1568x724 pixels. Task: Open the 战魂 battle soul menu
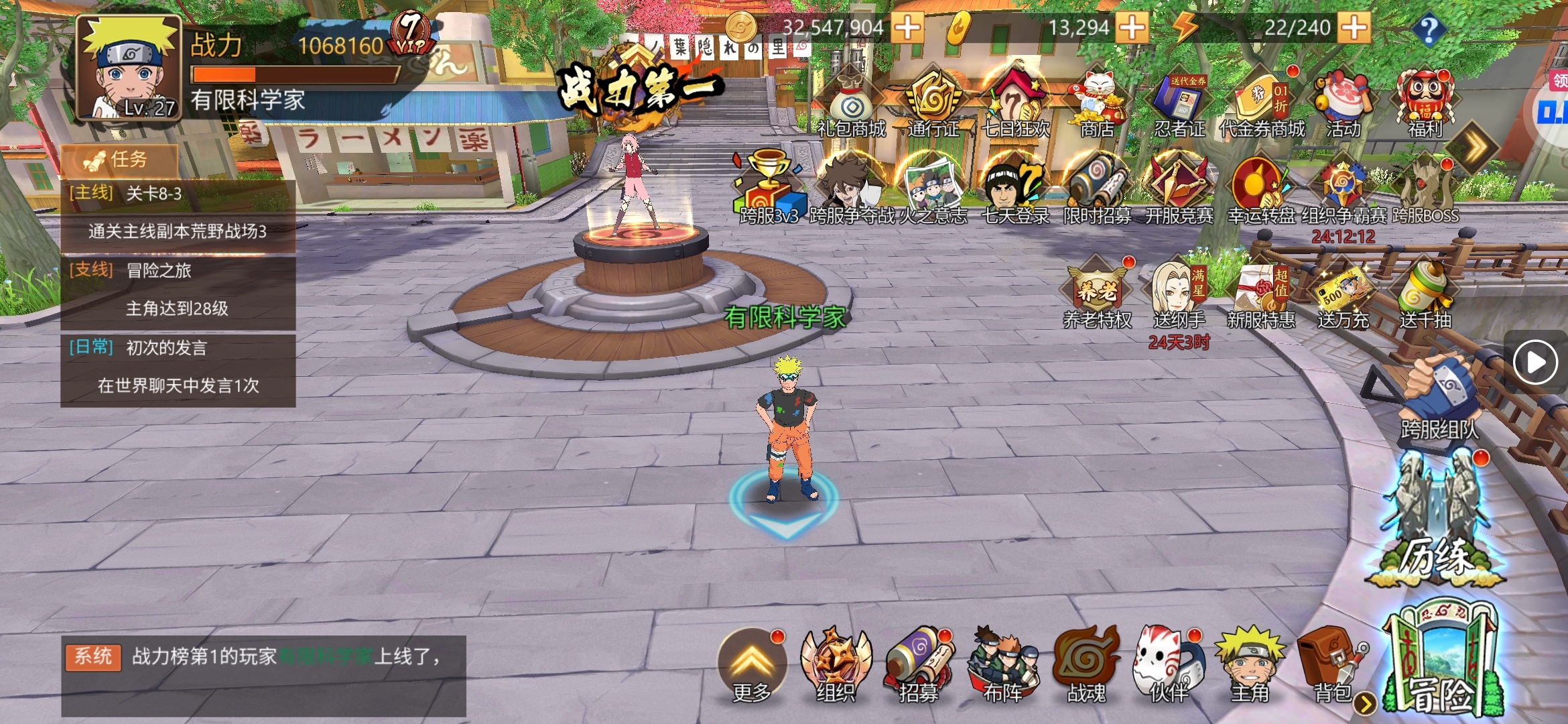point(1086,664)
